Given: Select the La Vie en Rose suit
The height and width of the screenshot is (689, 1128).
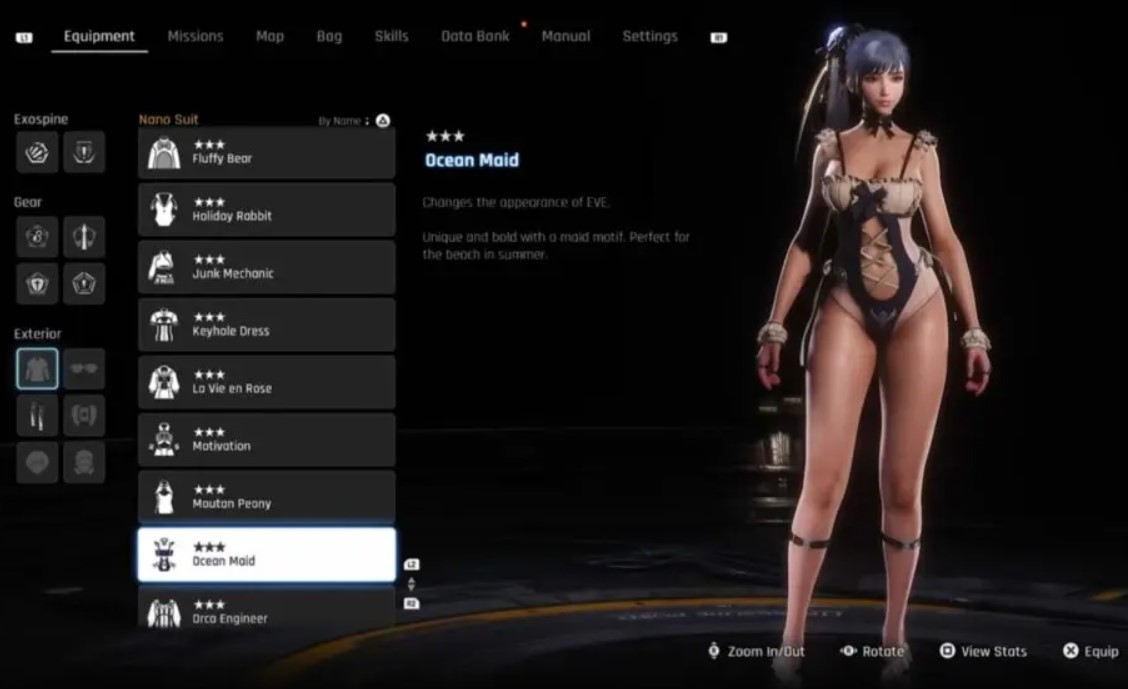Looking at the screenshot, I should point(266,383).
